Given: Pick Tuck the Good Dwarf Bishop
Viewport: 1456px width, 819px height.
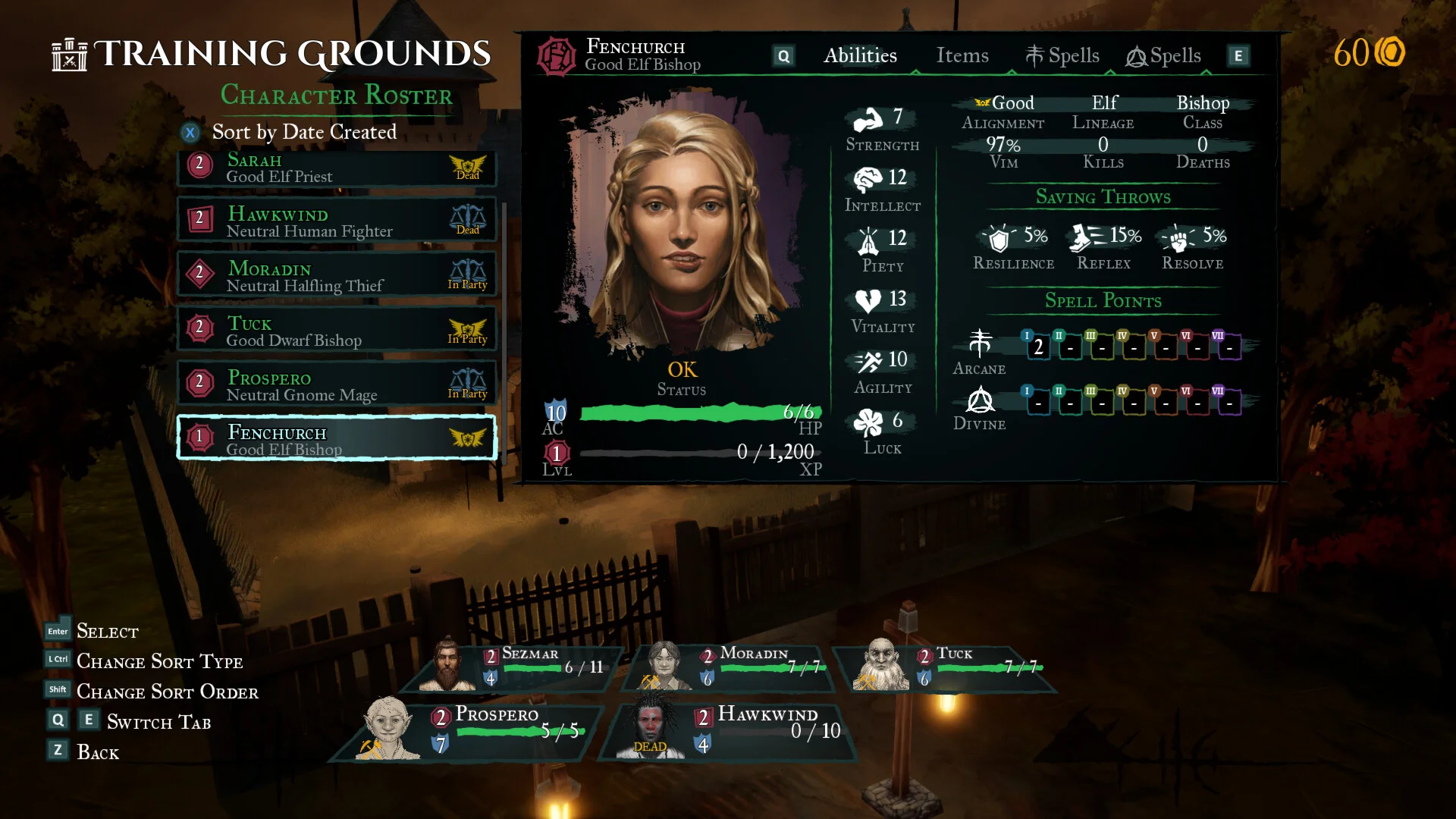Looking at the screenshot, I should [x=336, y=329].
